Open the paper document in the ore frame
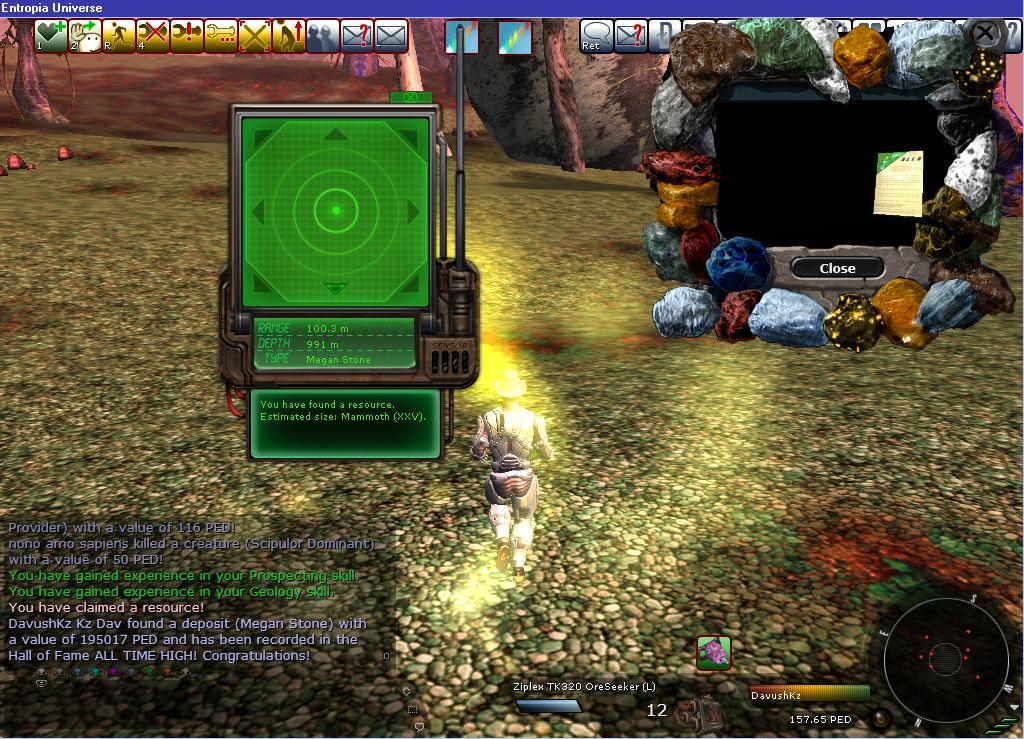This screenshot has height=739, width=1024. (898, 183)
